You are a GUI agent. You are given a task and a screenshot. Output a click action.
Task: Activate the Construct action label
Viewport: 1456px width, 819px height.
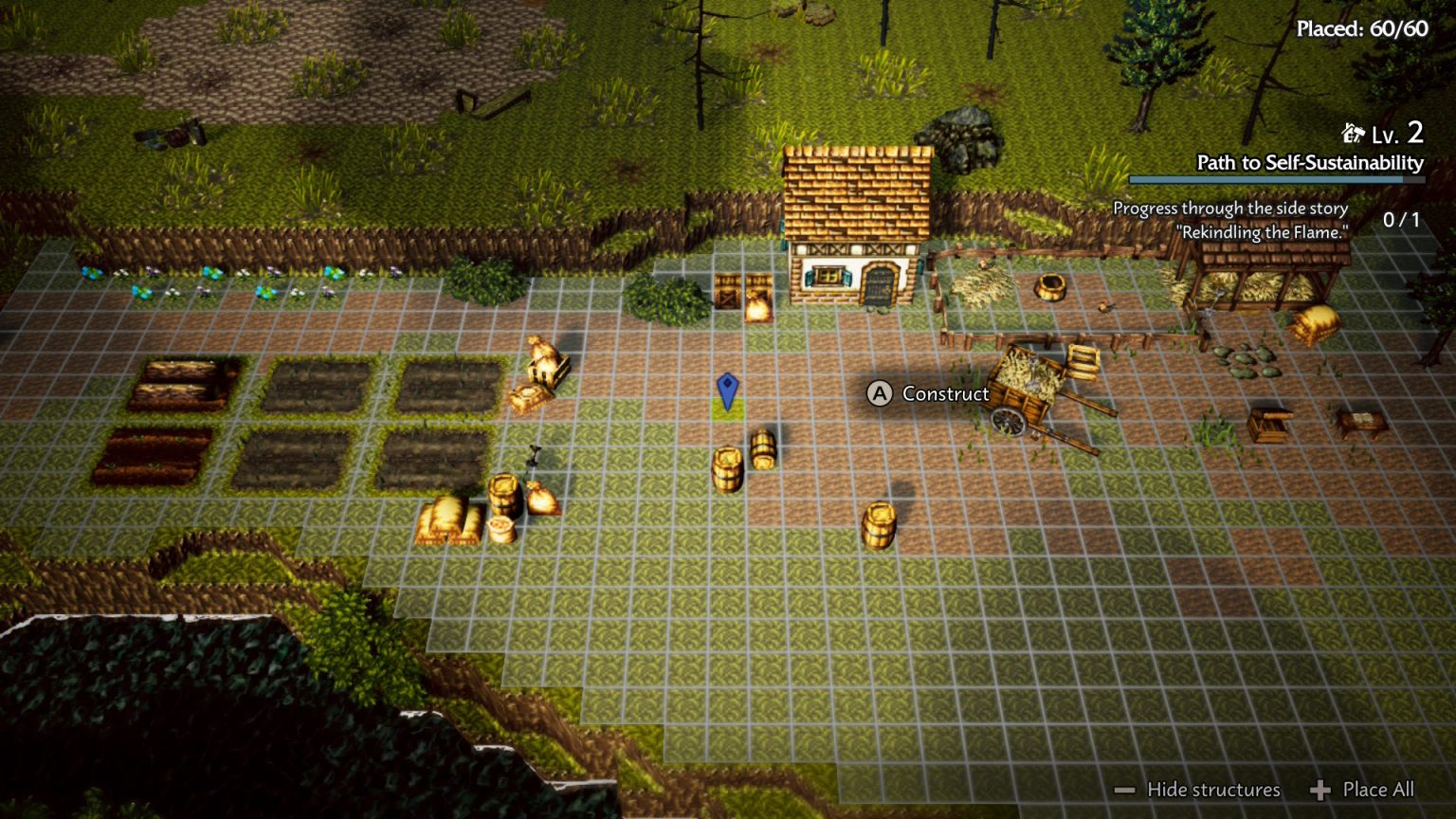929,393
